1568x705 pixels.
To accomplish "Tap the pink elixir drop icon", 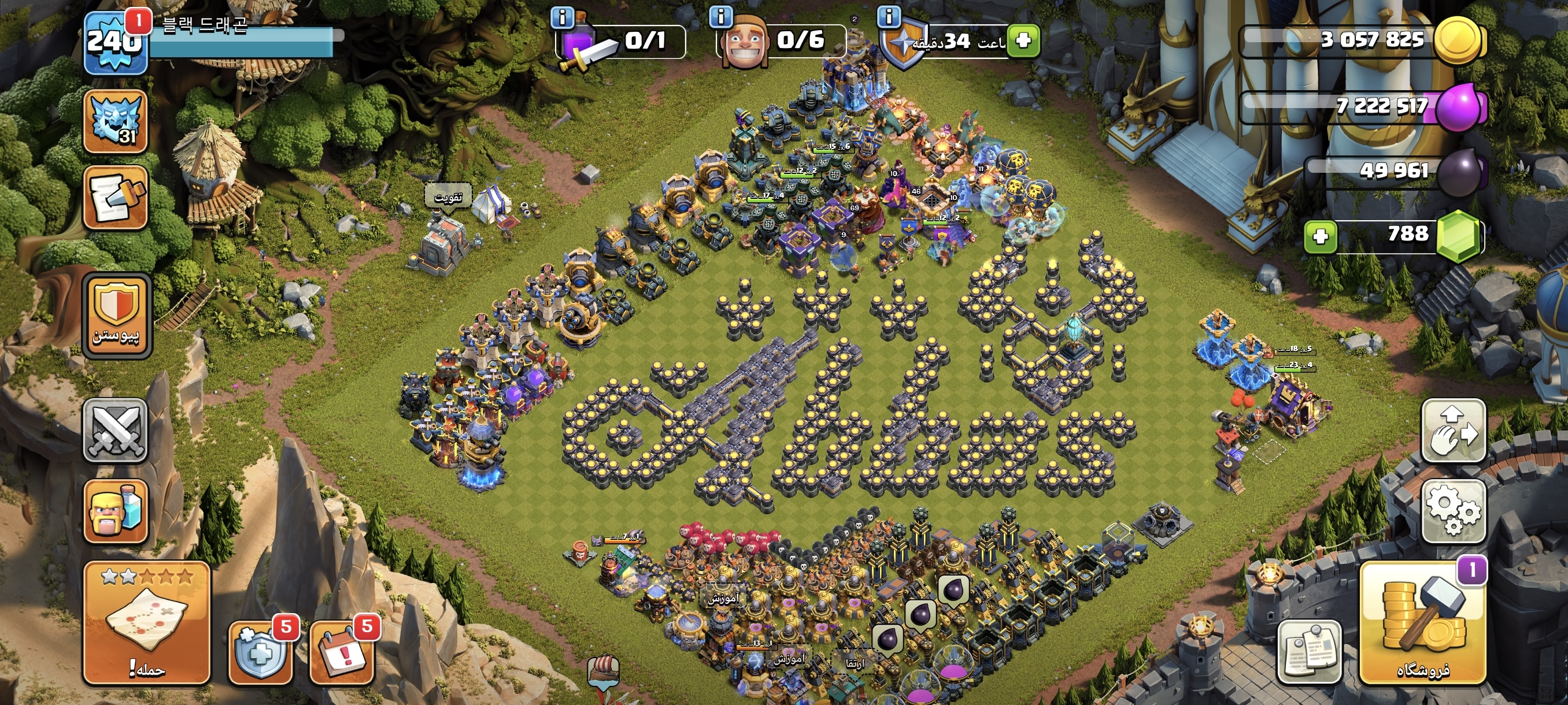I will click(1459, 107).
